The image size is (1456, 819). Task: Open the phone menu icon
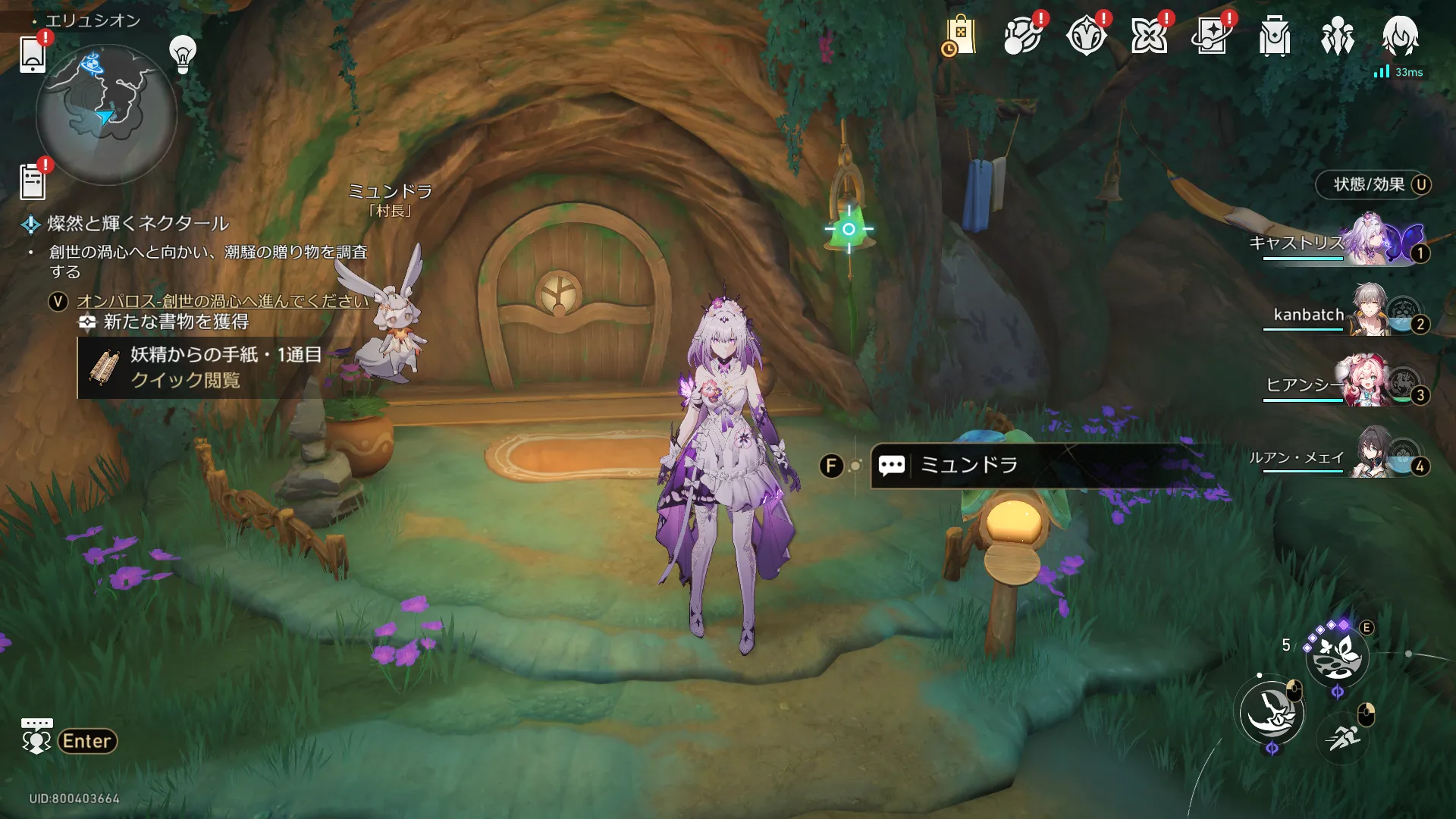[x=33, y=55]
